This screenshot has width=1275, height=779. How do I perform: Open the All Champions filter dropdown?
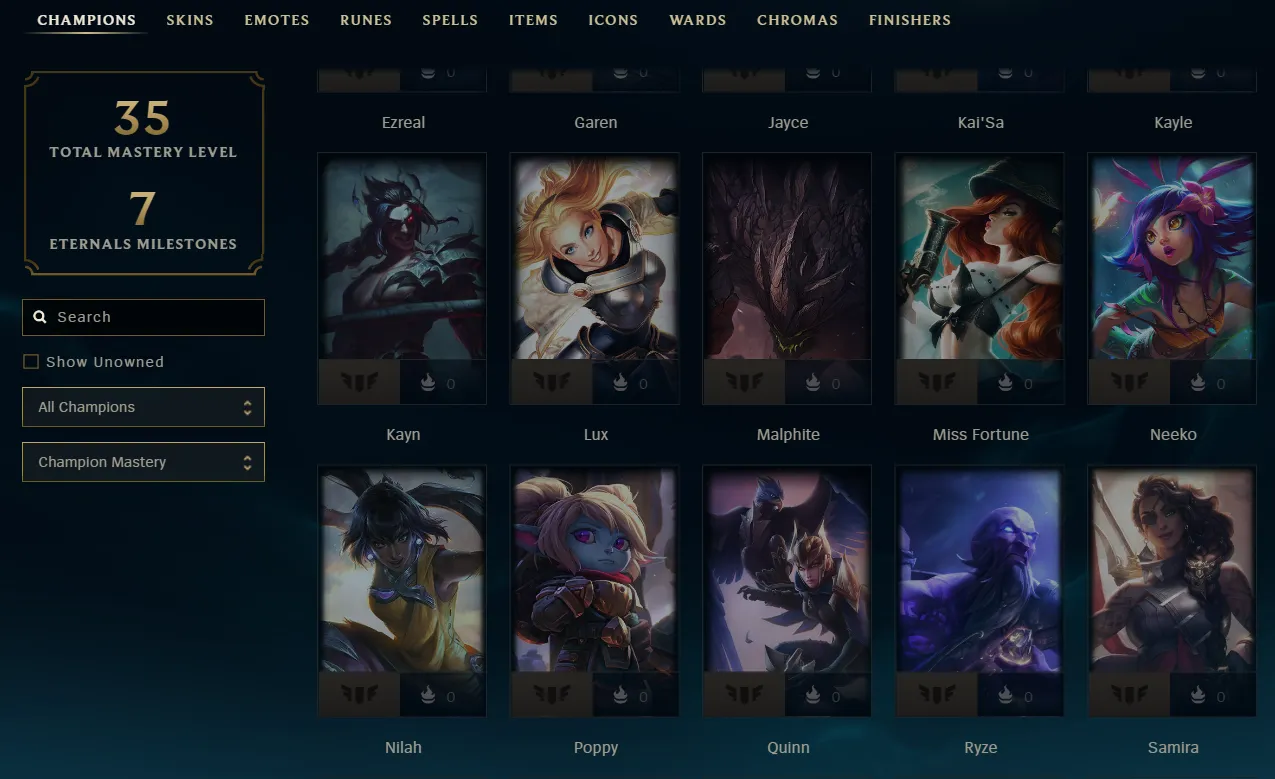click(144, 407)
